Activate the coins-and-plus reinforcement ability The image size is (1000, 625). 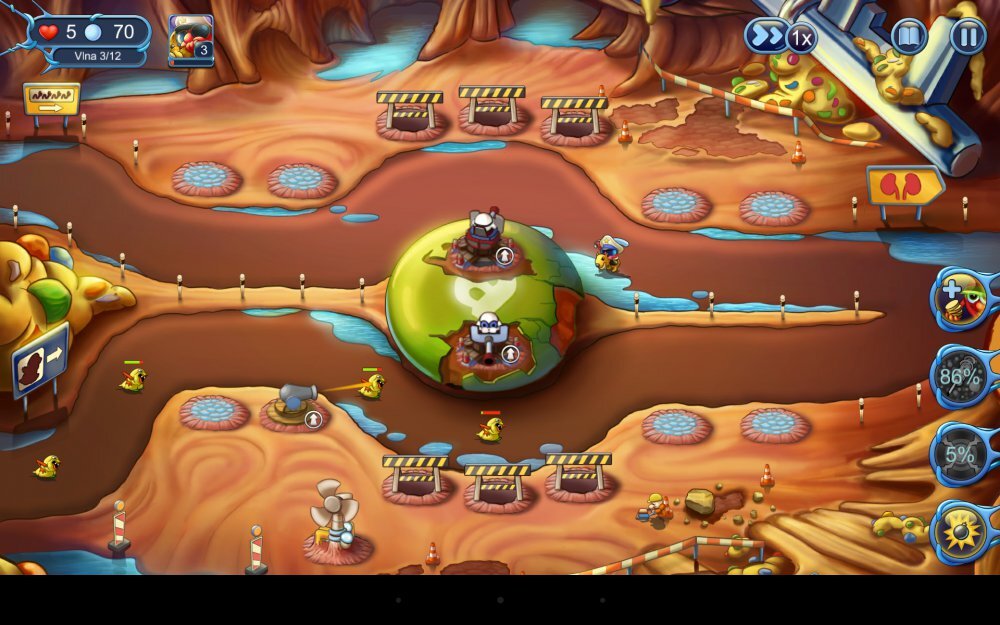[x=962, y=298]
